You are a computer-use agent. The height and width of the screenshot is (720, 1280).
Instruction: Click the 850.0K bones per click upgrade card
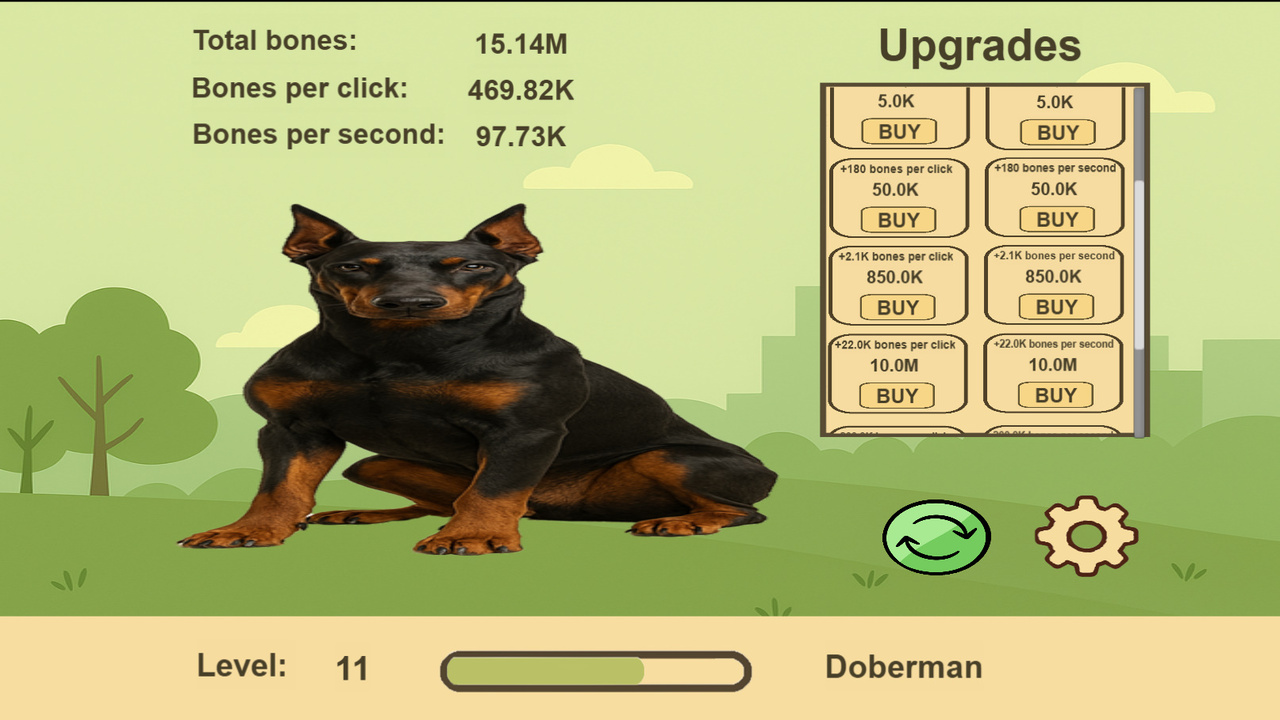click(x=898, y=285)
